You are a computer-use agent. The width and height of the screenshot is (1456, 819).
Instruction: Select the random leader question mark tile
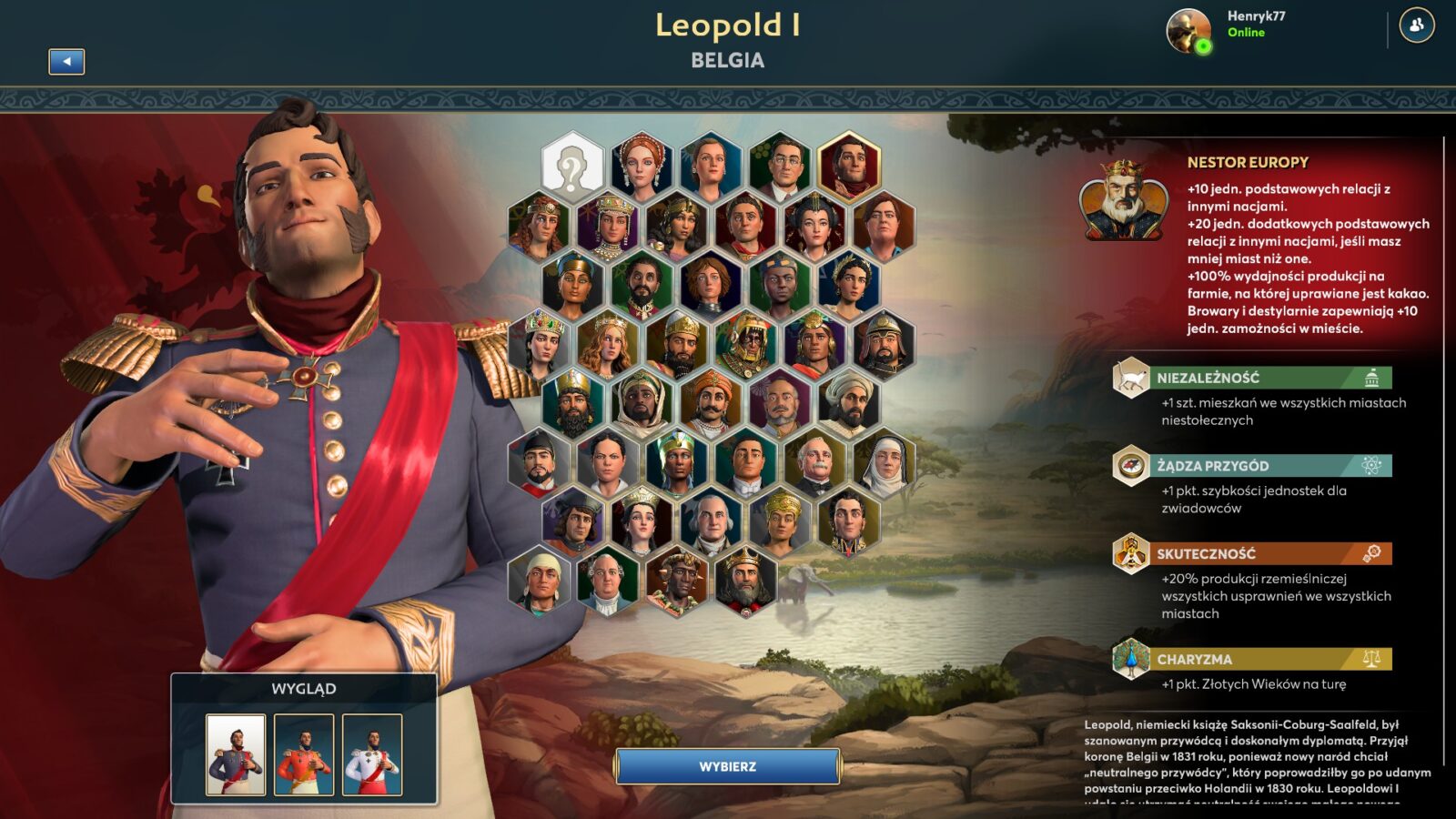click(x=572, y=167)
